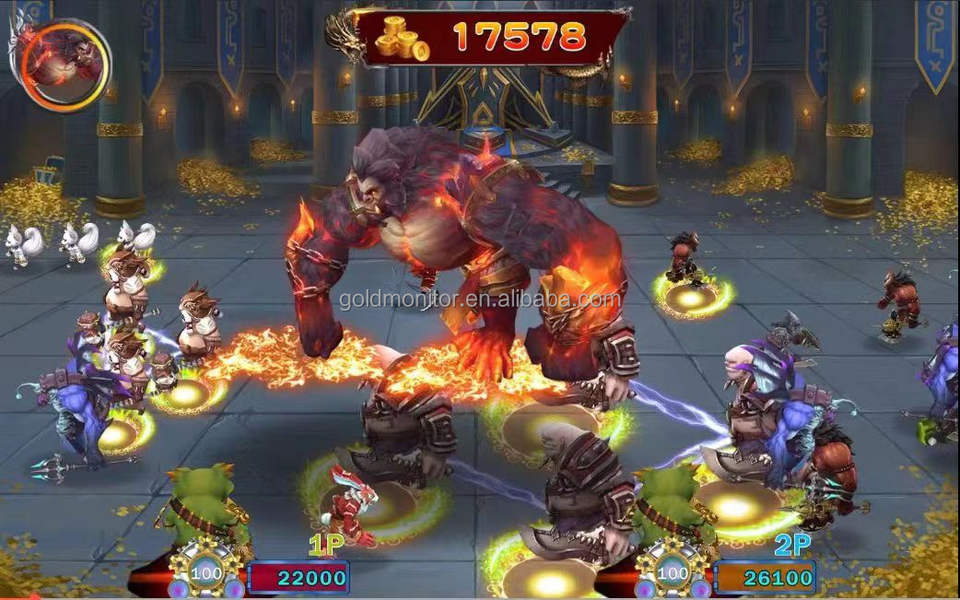Select player 1's 100 bet gear
The width and height of the screenshot is (960, 600).
(206, 574)
